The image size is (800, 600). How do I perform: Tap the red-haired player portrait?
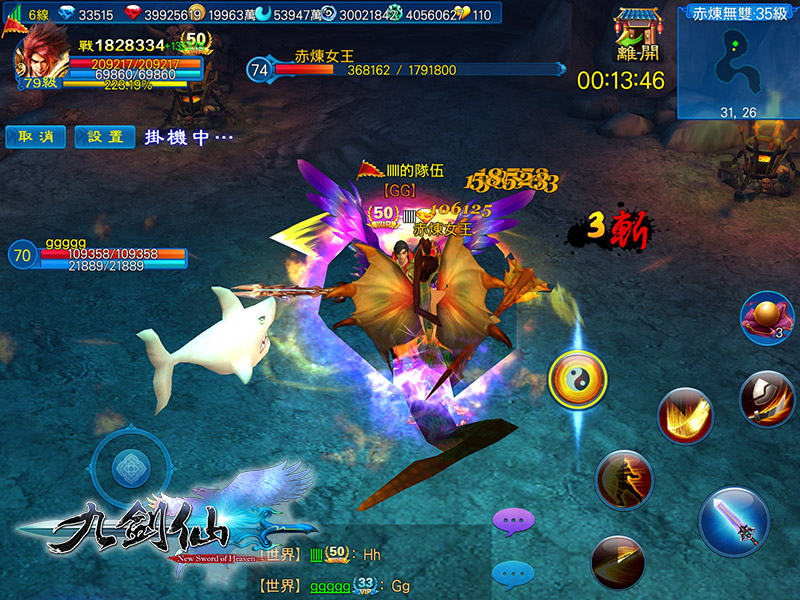pos(39,58)
